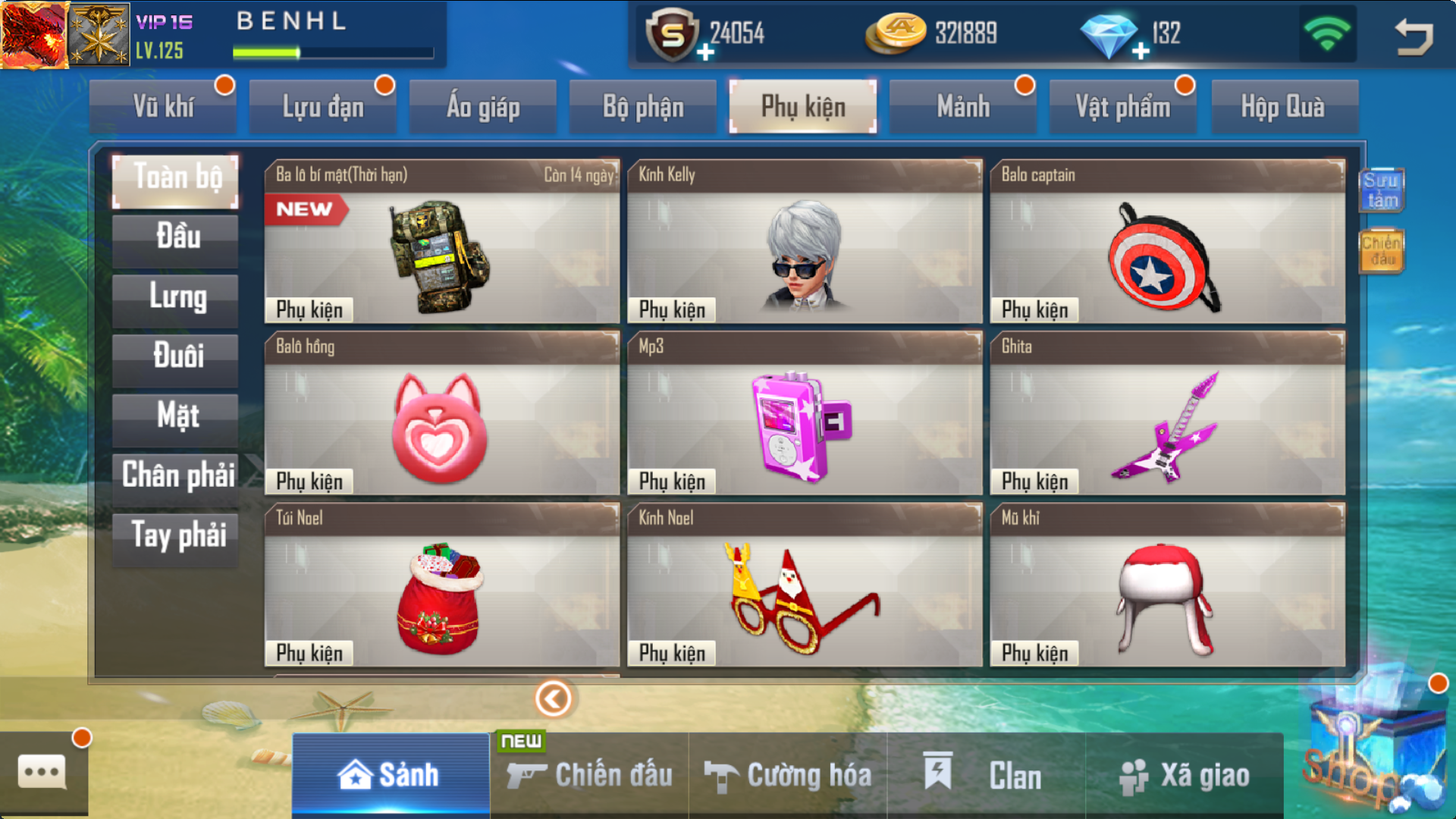Open the Chiến đấu menu
Screen dimensions: 1456x819
coord(590,775)
